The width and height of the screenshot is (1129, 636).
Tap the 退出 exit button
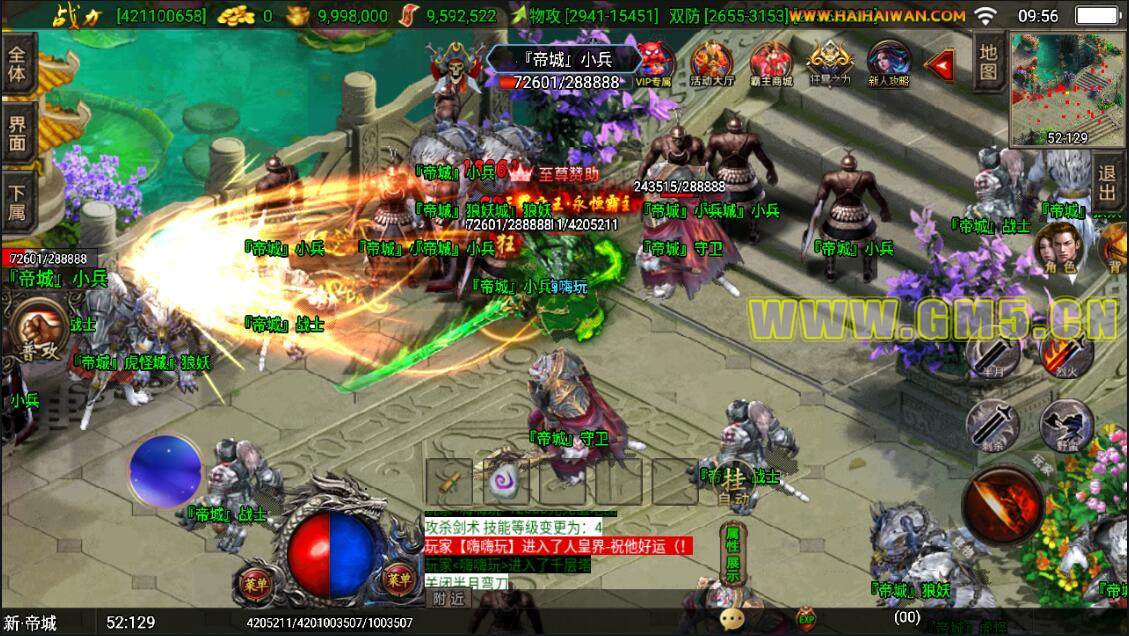[1108, 184]
